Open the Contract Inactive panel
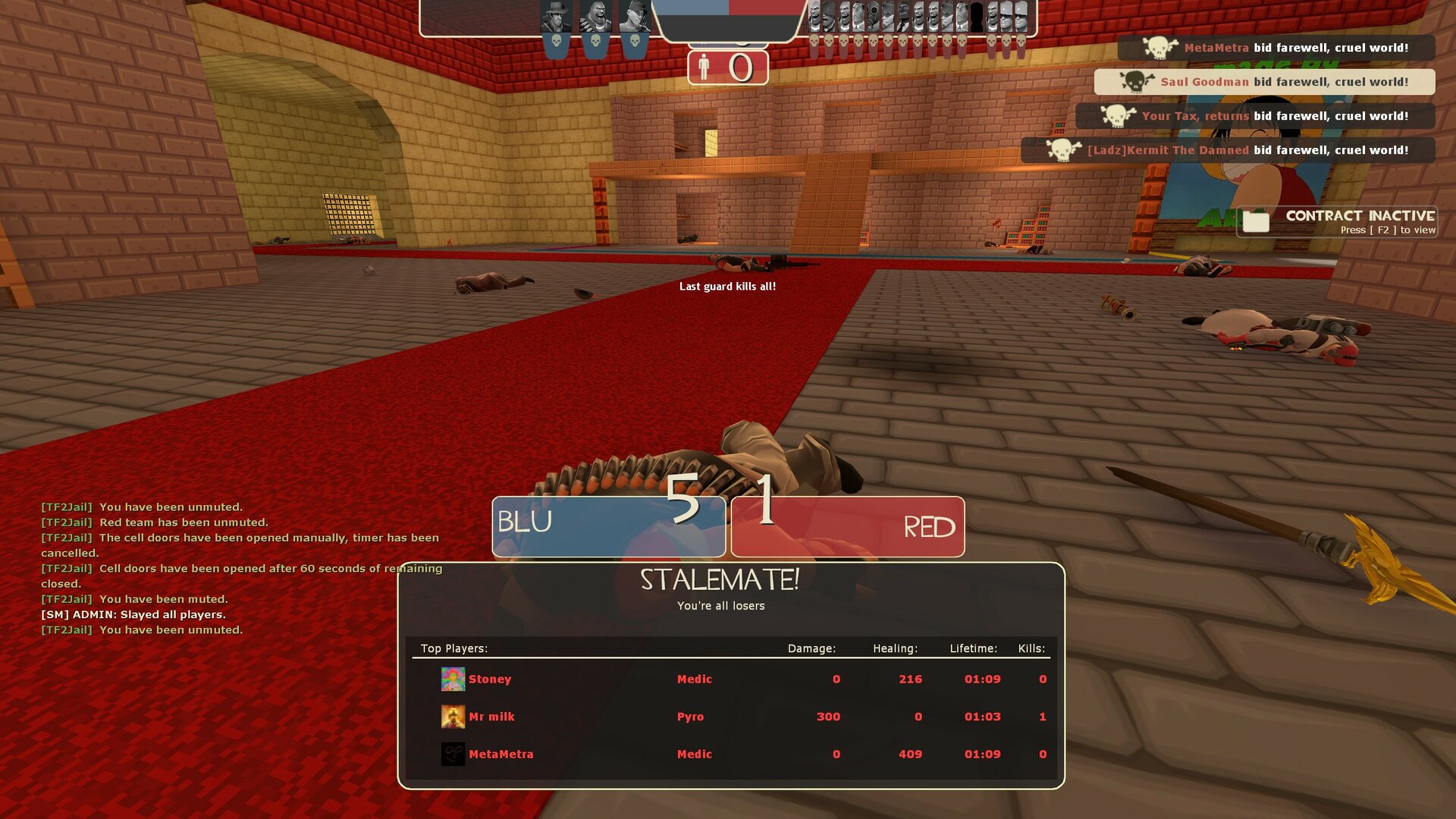This screenshot has height=819, width=1456. click(x=1337, y=221)
